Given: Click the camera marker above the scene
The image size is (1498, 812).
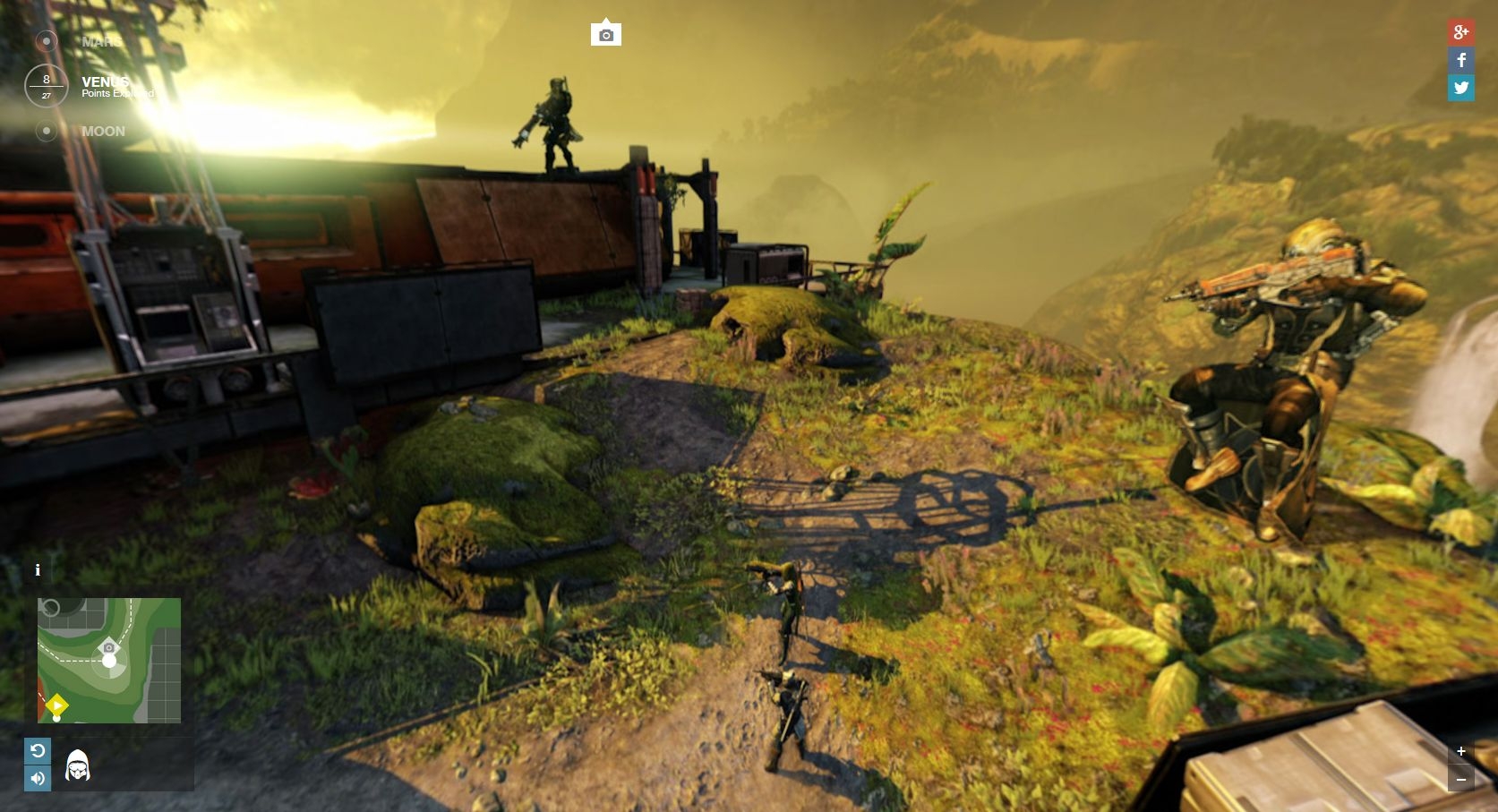Looking at the screenshot, I should [606, 34].
